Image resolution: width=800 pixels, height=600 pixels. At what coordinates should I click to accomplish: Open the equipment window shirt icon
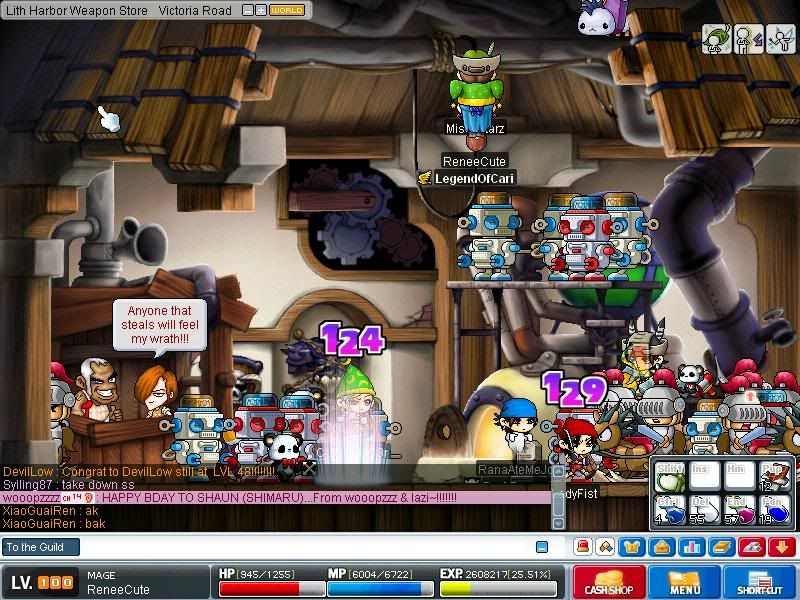(632, 547)
